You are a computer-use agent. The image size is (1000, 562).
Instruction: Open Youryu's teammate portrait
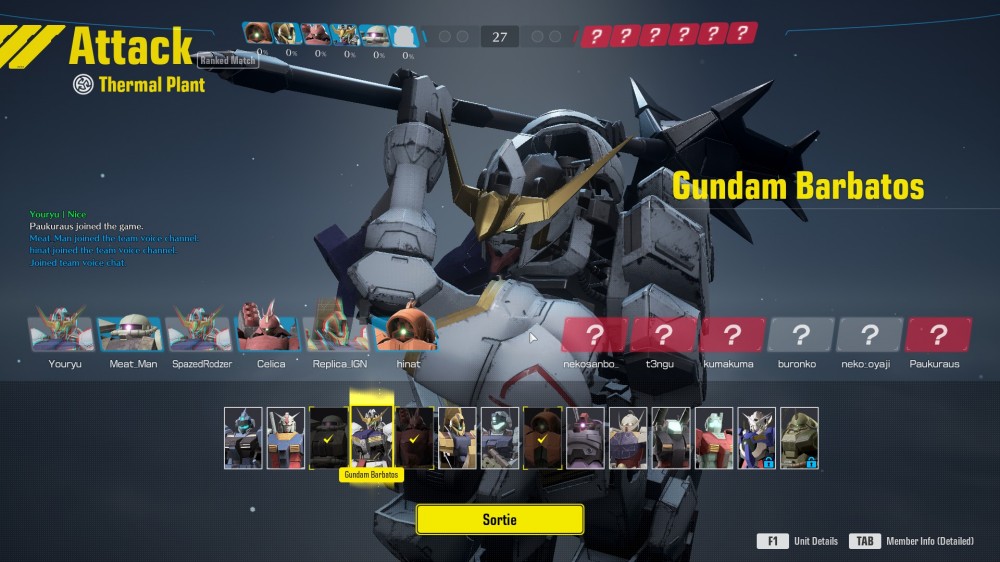63,334
